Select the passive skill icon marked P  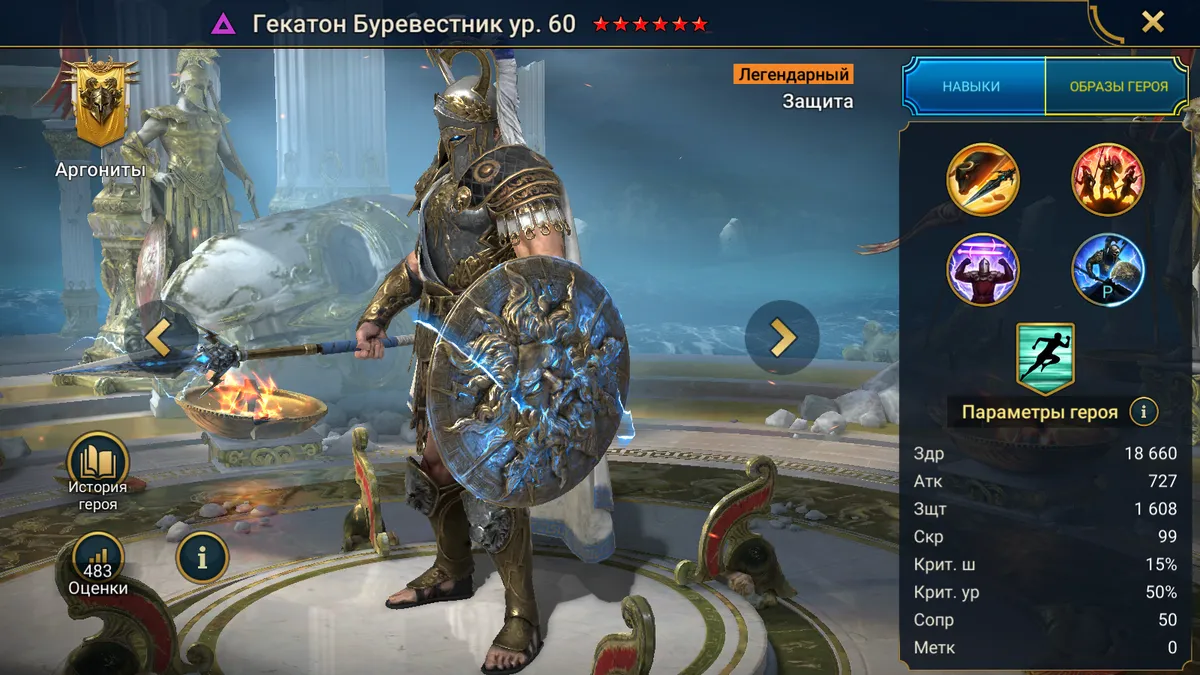click(x=1108, y=269)
